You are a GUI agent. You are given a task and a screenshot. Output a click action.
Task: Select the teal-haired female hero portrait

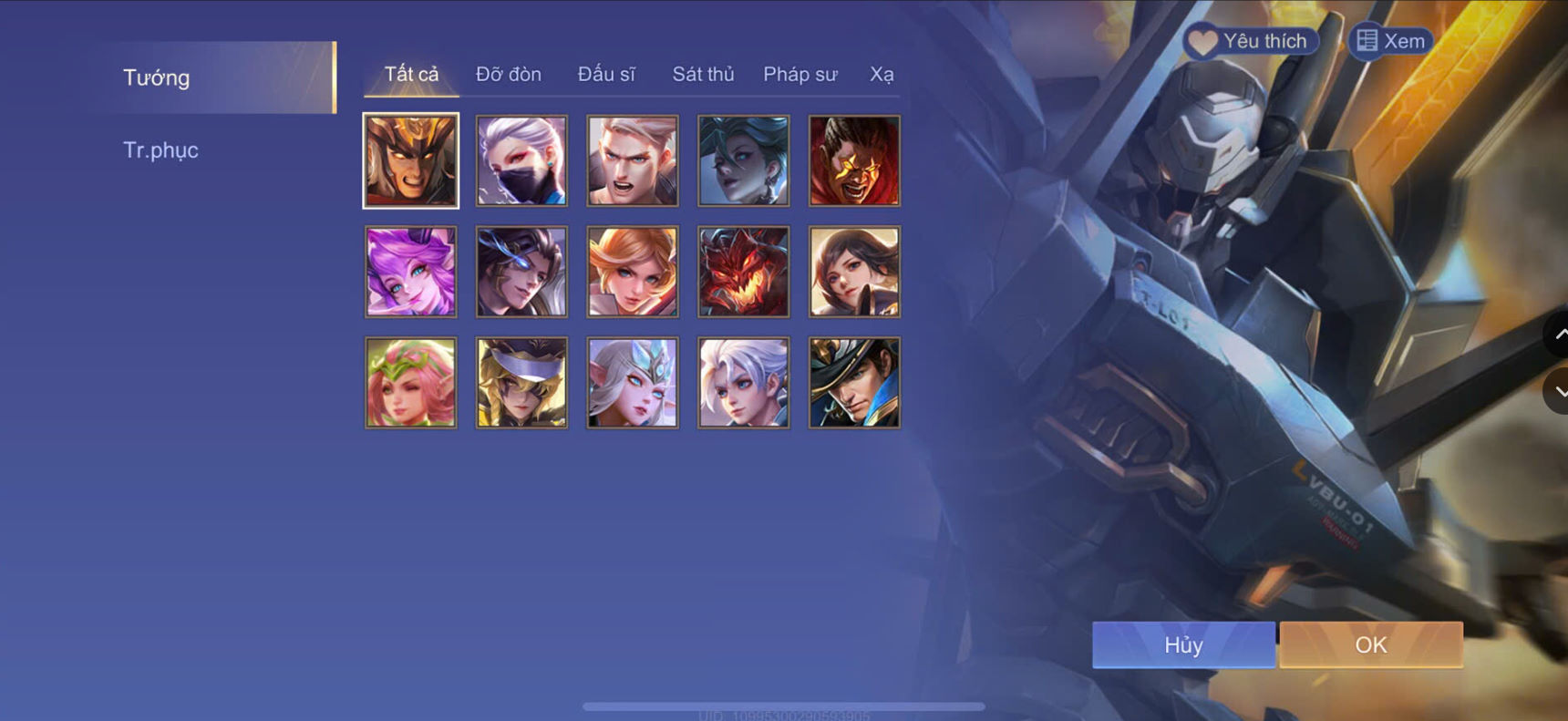click(743, 160)
